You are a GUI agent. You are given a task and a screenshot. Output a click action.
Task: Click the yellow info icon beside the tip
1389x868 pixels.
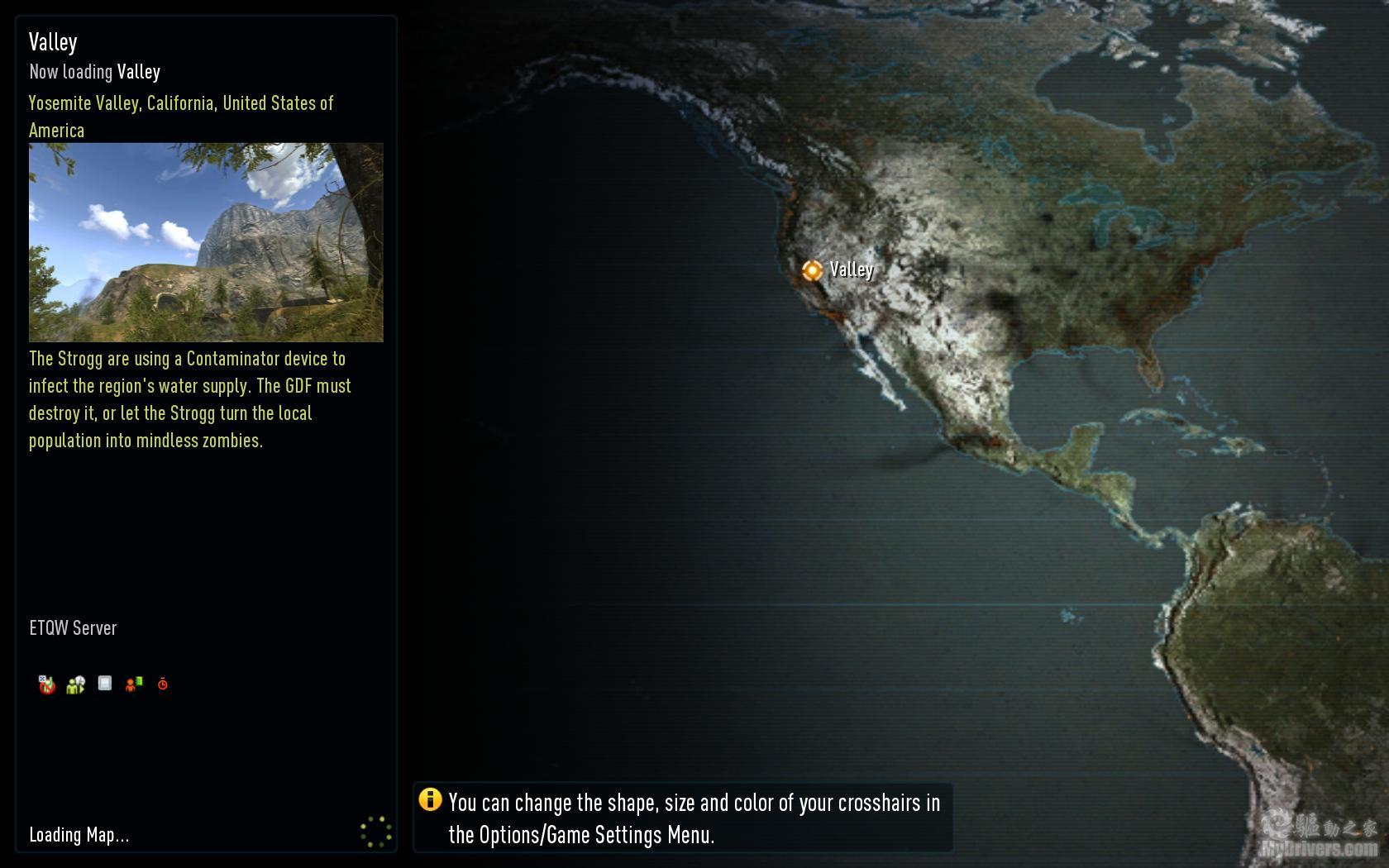tap(430, 799)
